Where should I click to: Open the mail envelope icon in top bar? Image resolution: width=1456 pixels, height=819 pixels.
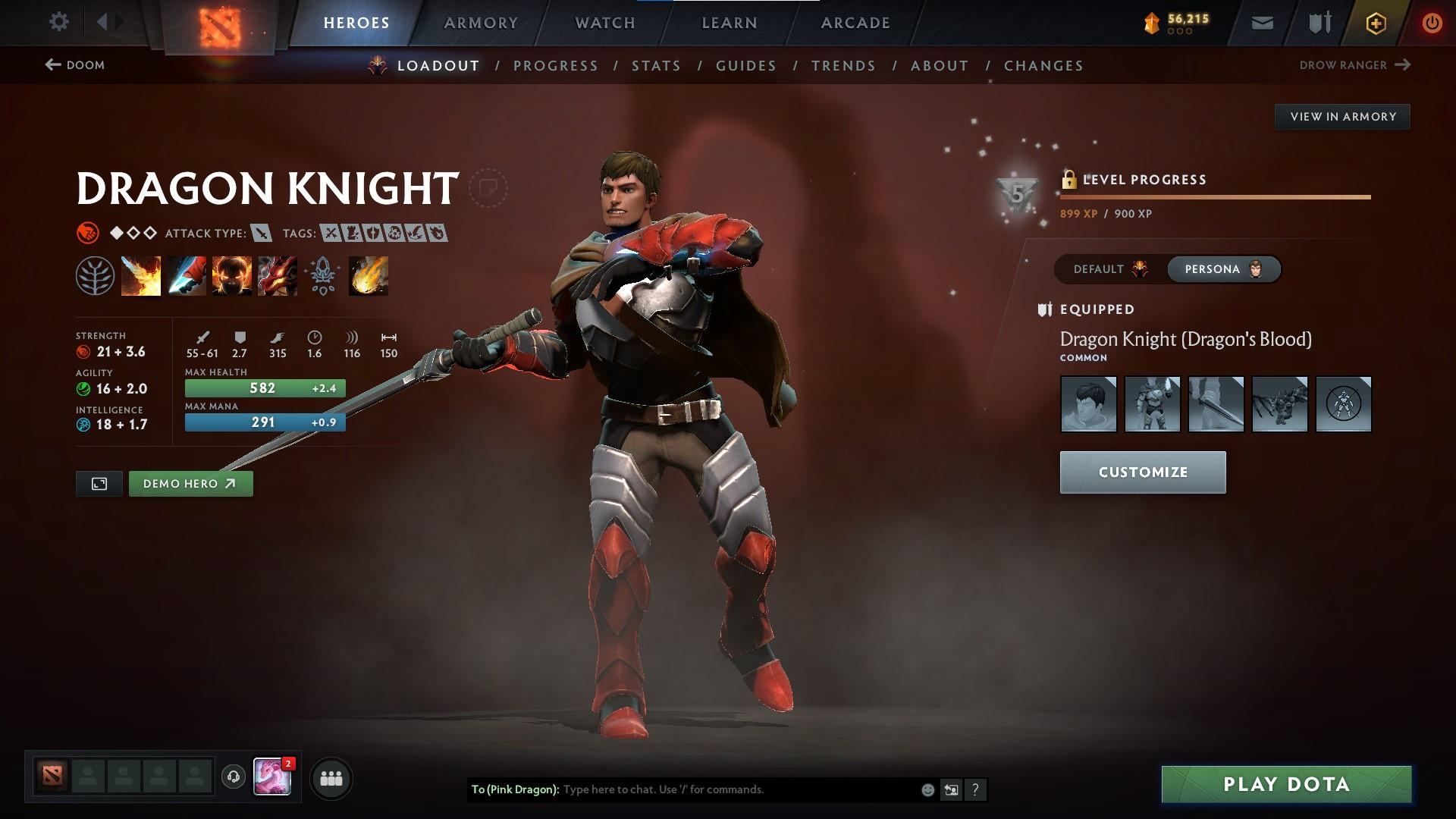pos(1262,22)
